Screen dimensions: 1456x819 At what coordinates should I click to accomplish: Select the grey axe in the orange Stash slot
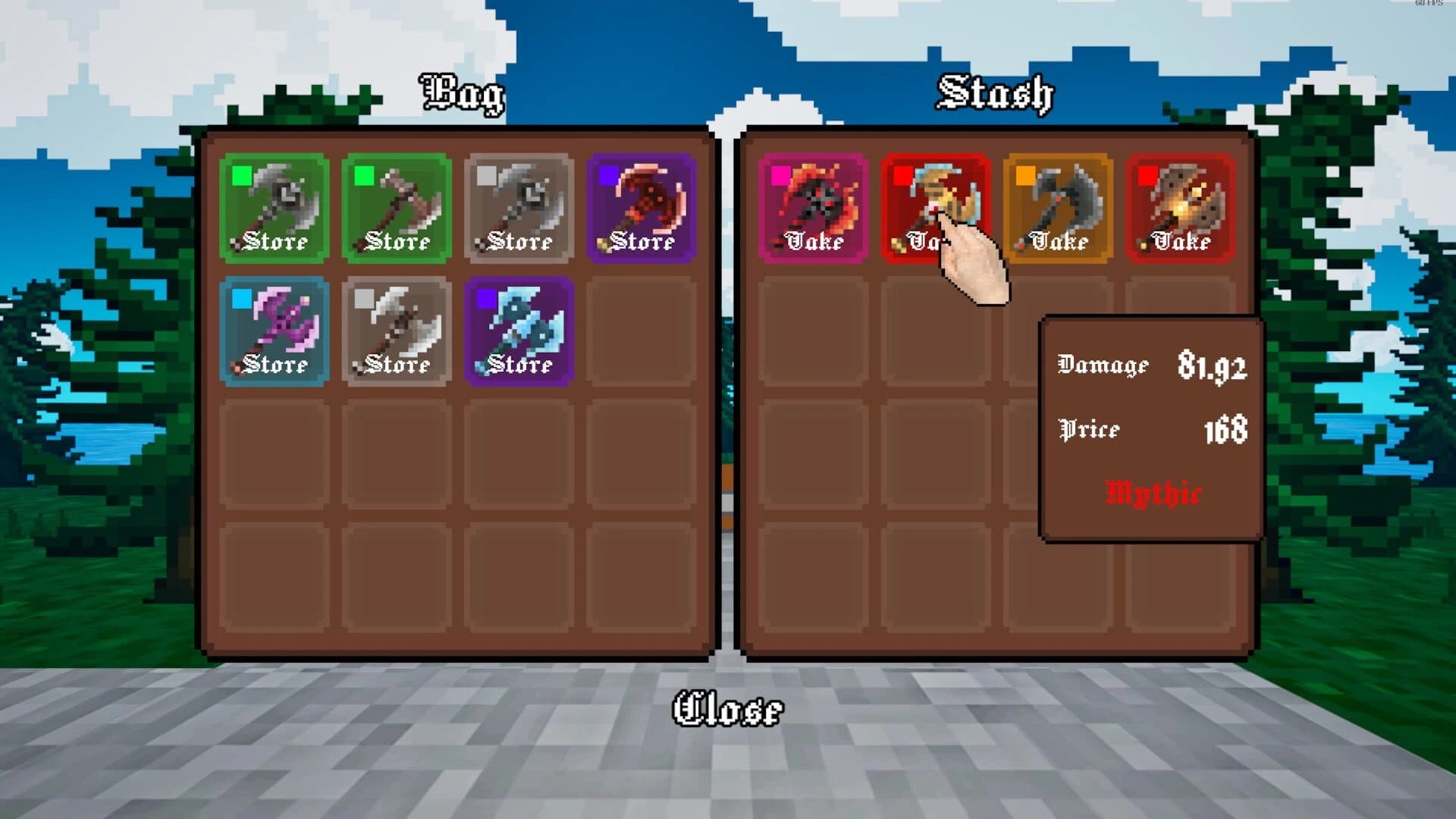coord(1060,201)
